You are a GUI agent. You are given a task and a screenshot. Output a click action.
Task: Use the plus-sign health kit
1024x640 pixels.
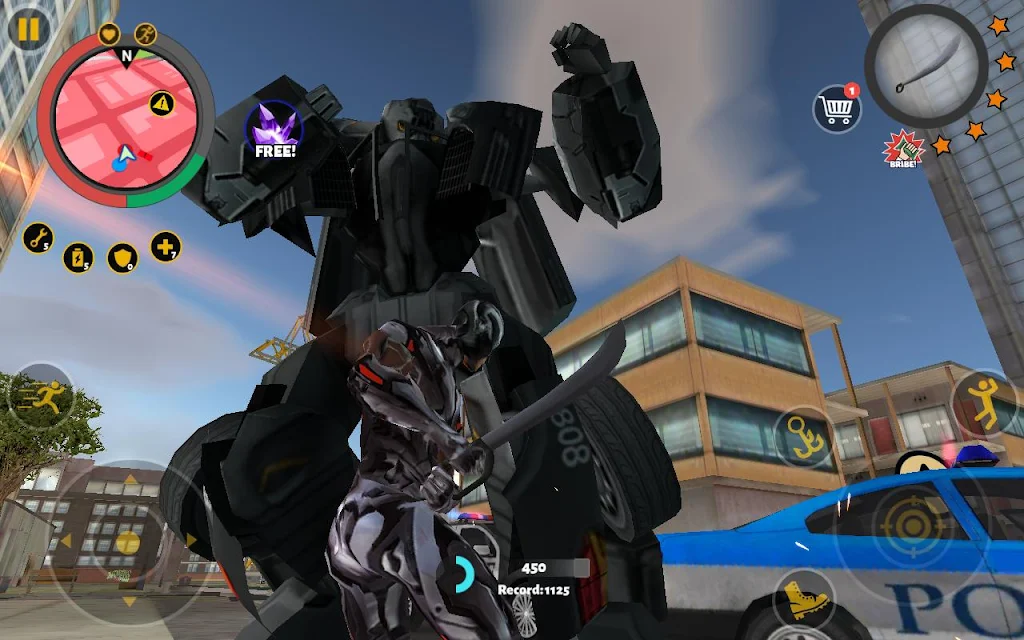166,245
